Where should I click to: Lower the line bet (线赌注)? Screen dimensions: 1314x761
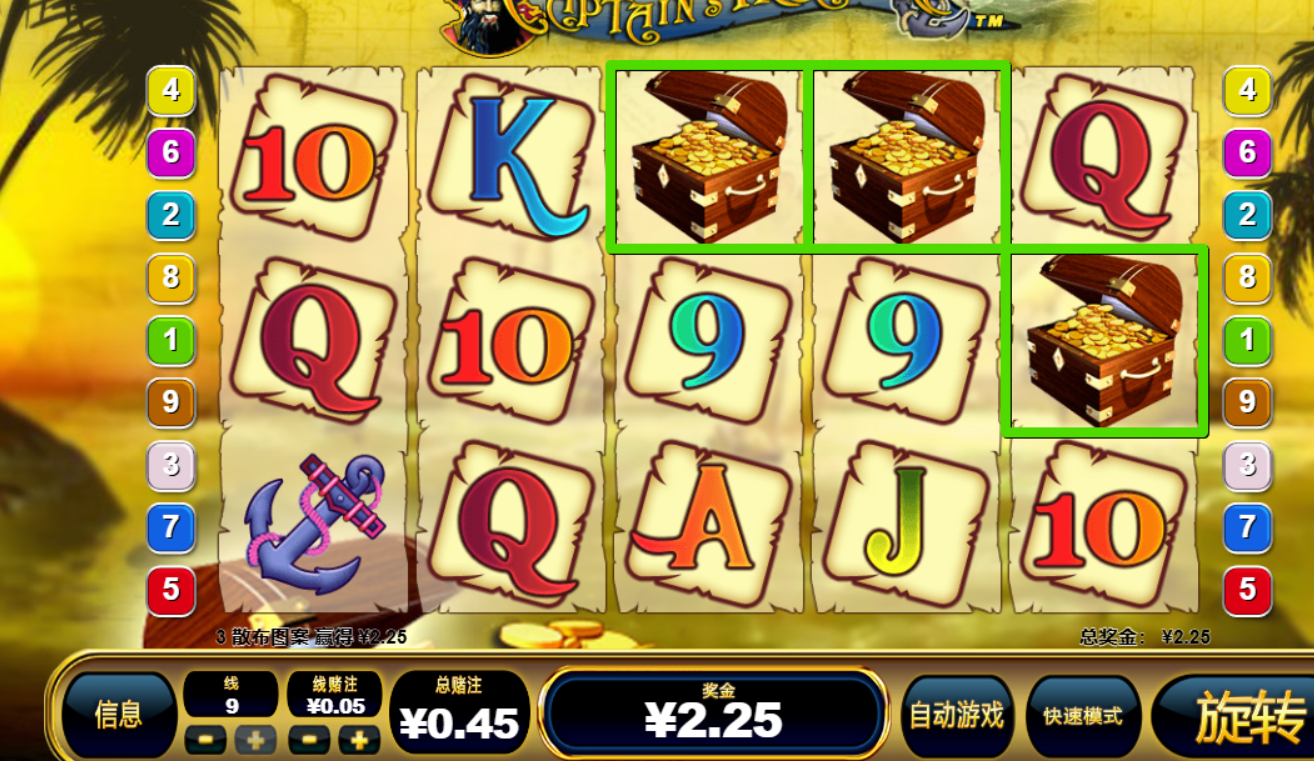coord(308,740)
